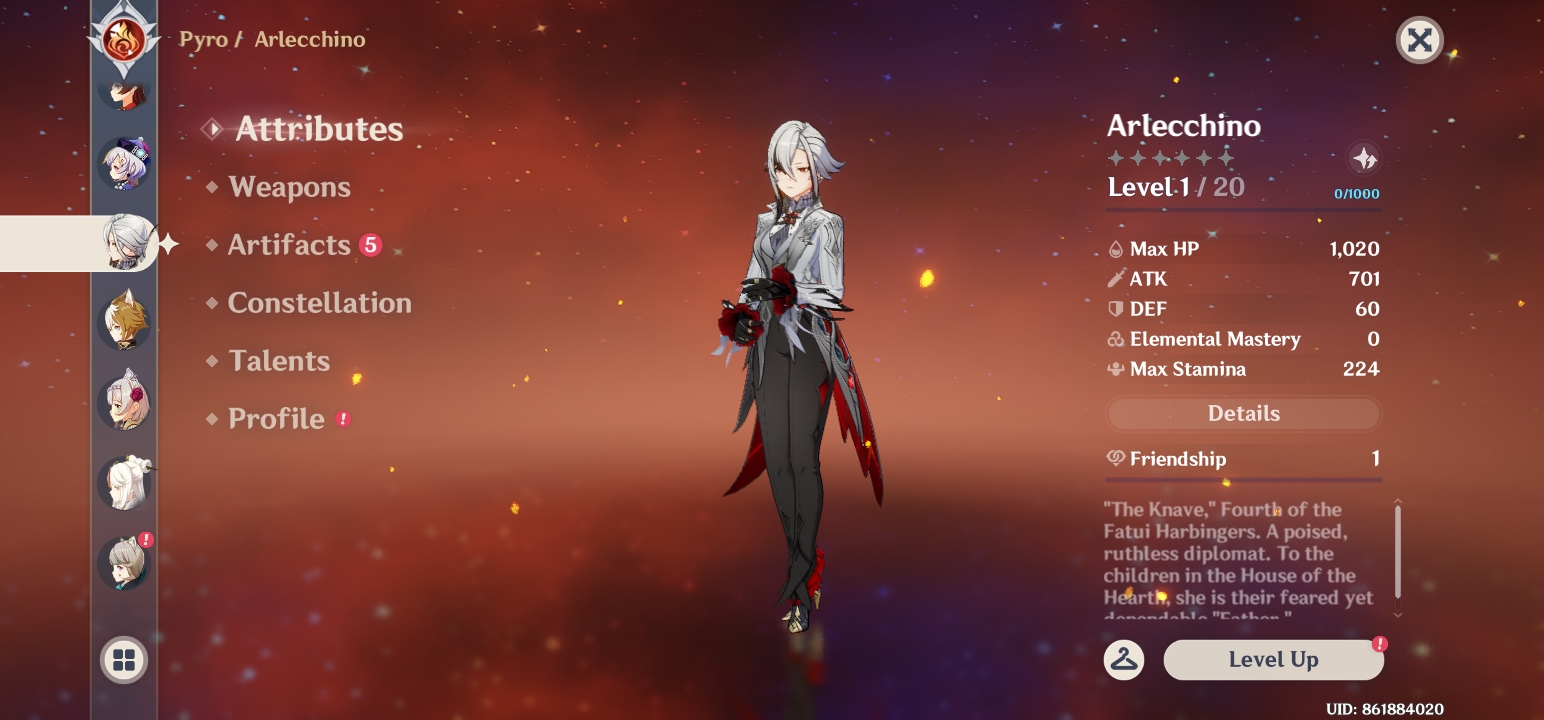Select Hu Tao's portrait in the sidebar
The width and height of the screenshot is (1544, 720).
[124, 95]
